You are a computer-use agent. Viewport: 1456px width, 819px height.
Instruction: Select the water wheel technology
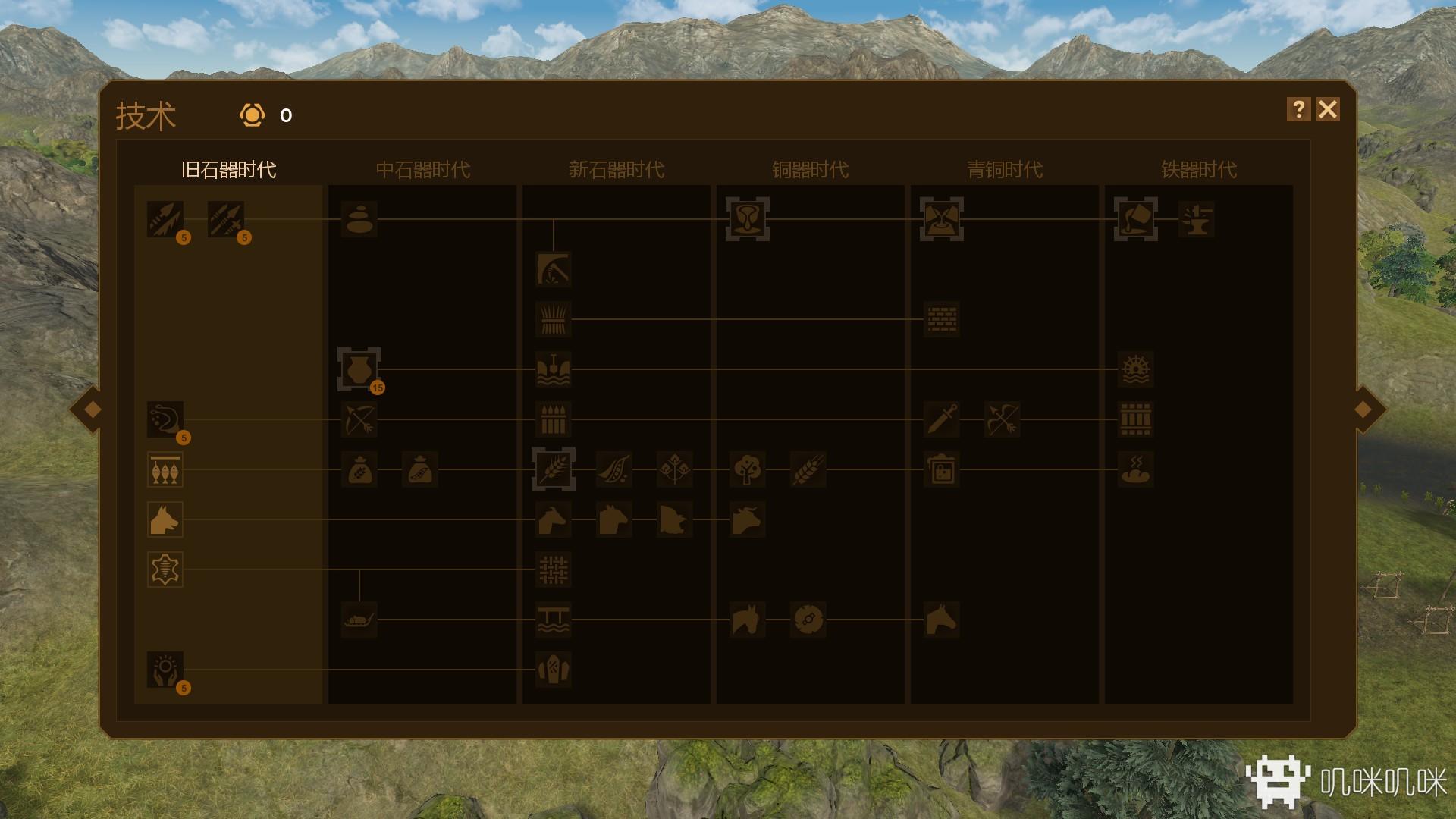tap(1135, 369)
